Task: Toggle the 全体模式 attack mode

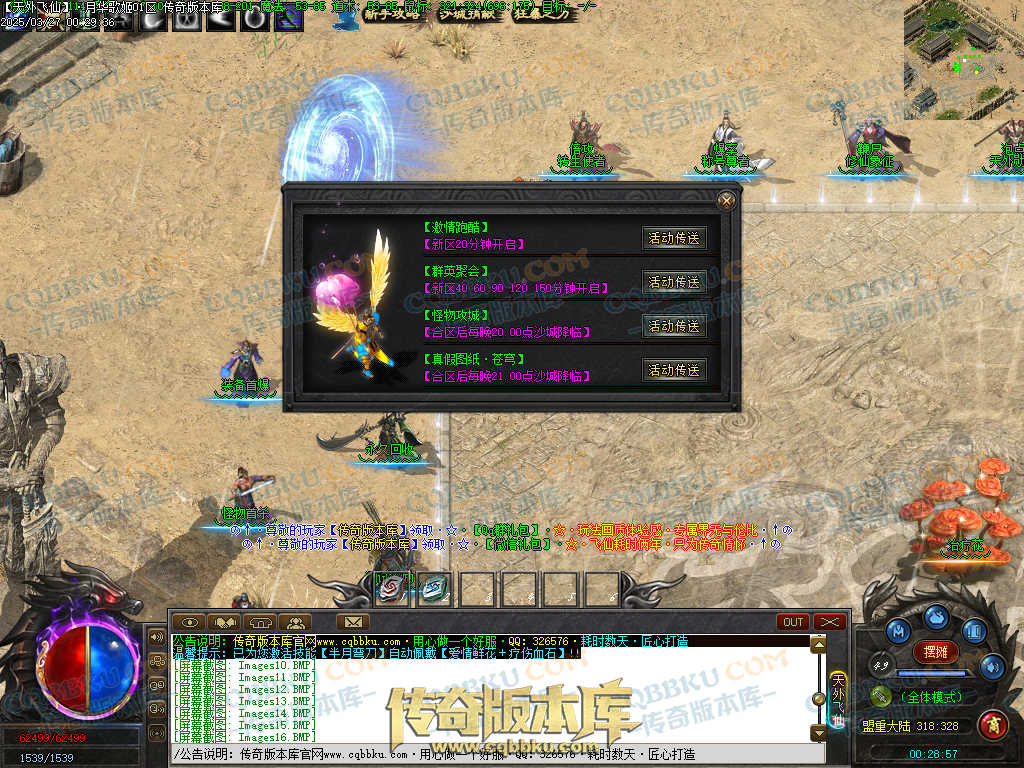Action: 931,696
